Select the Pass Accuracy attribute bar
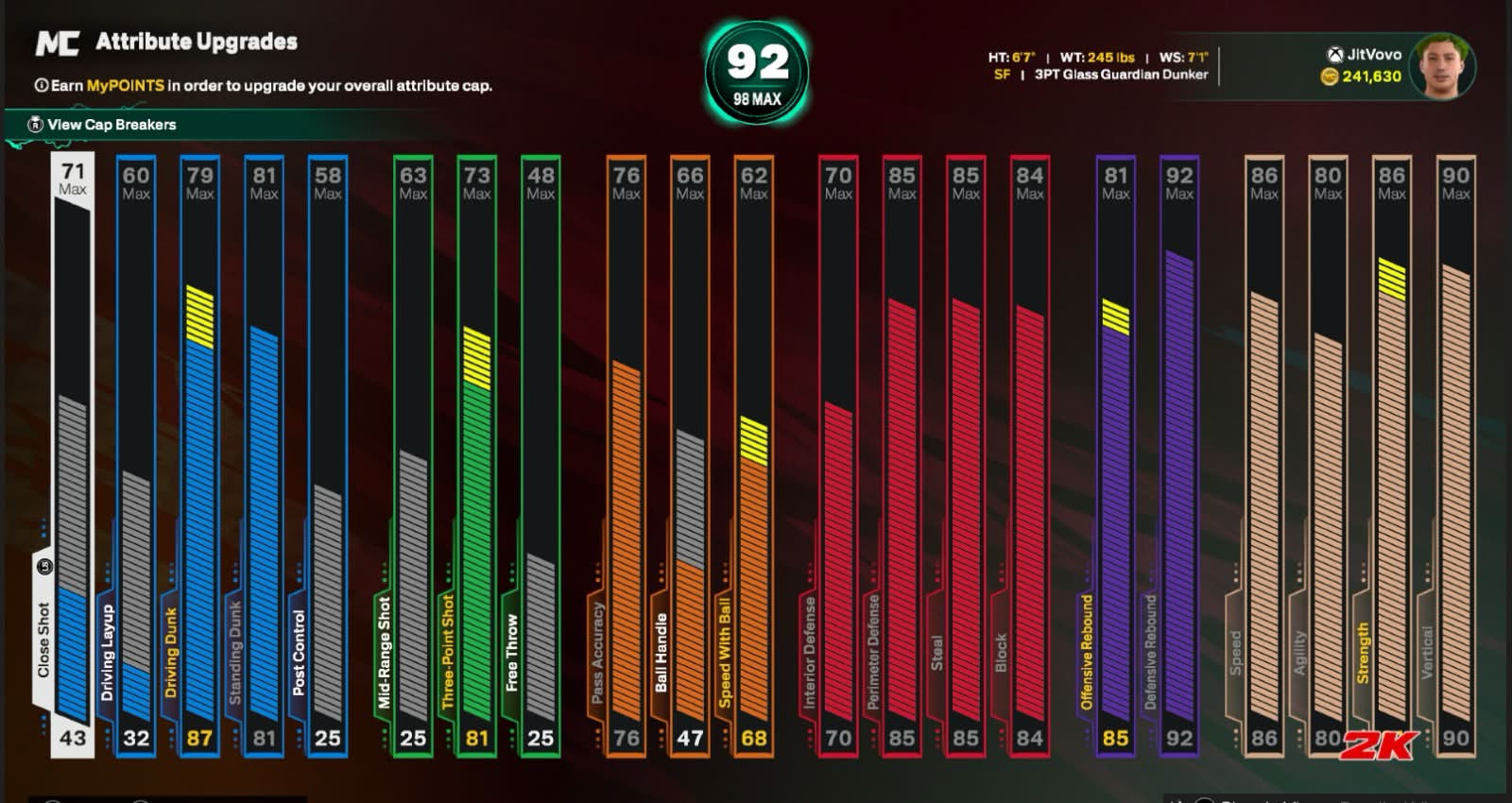 [626, 453]
